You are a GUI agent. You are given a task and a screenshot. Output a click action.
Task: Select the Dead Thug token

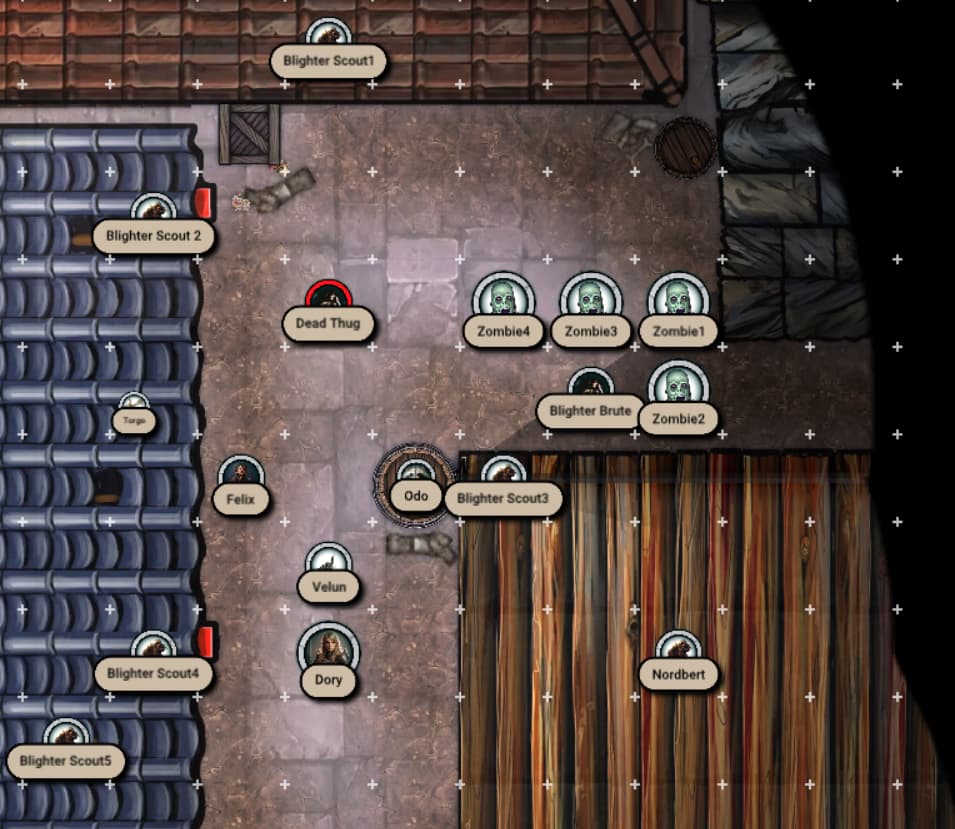[x=328, y=300]
